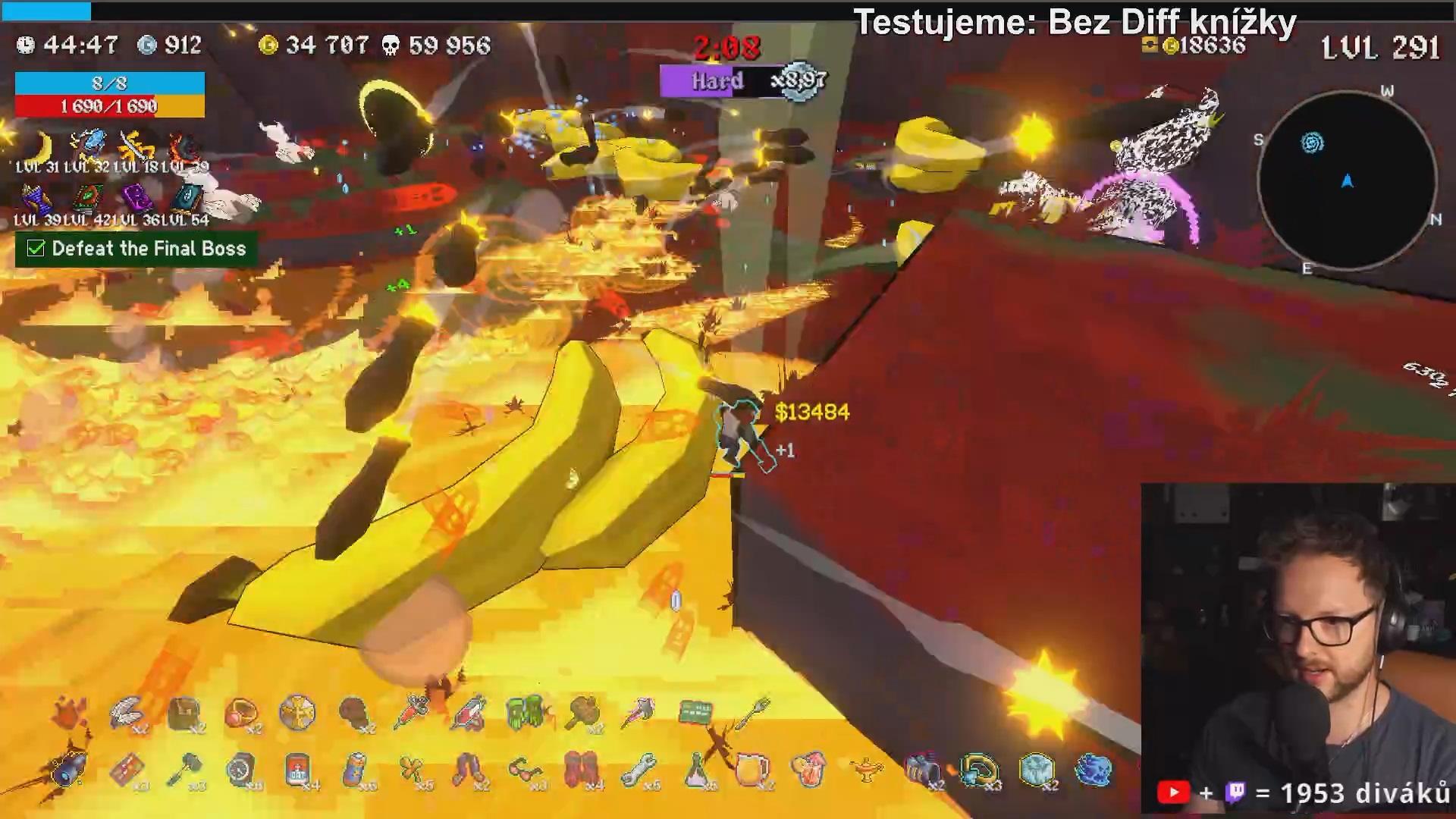
Task: Select the purple tome icon
Action: 136,199
